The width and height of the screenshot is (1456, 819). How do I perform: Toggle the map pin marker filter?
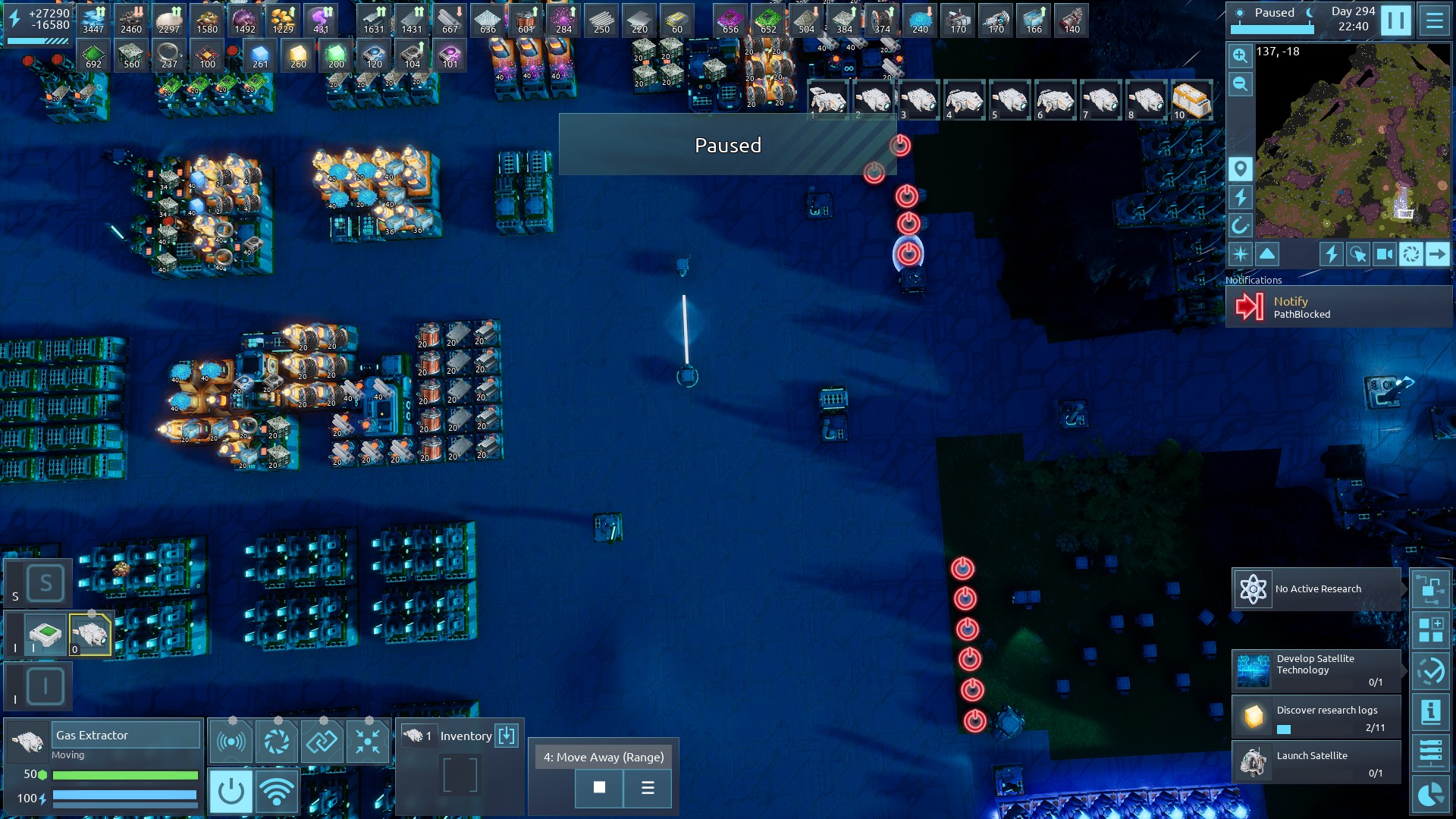pos(1240,168)
